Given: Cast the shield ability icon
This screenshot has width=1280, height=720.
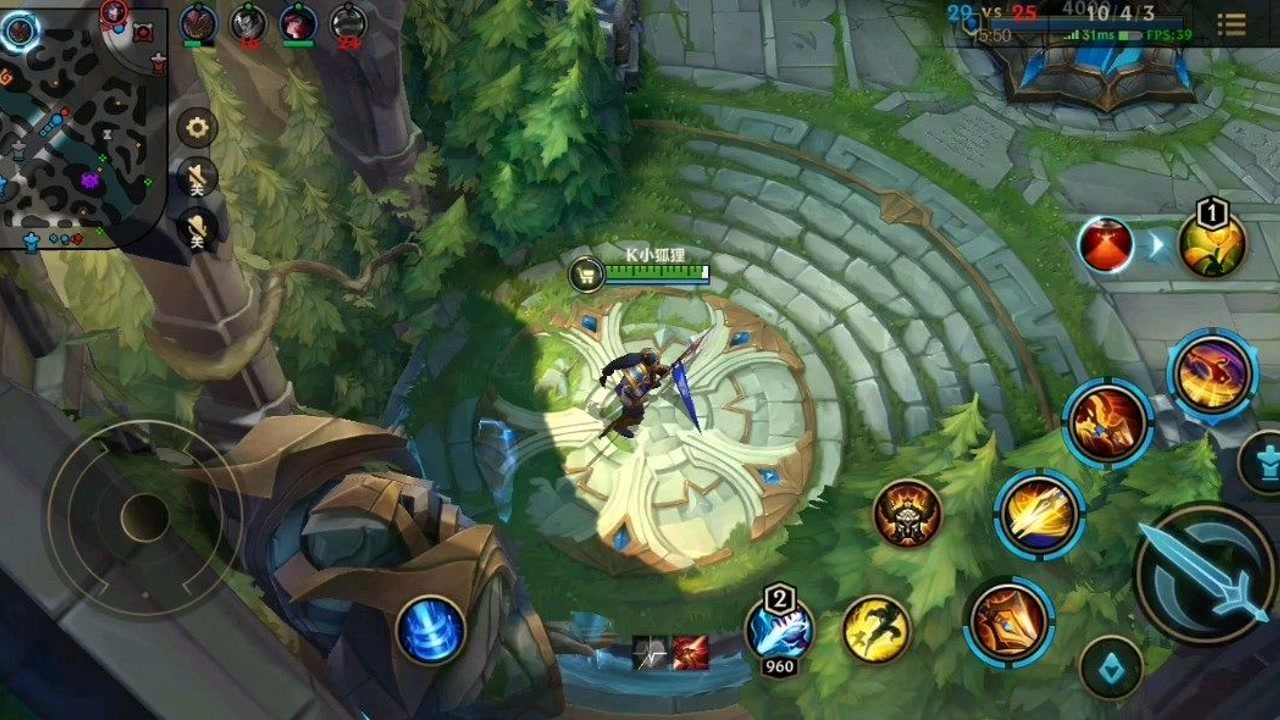Looking at the screenshot, I should [x=1008, y=622].
